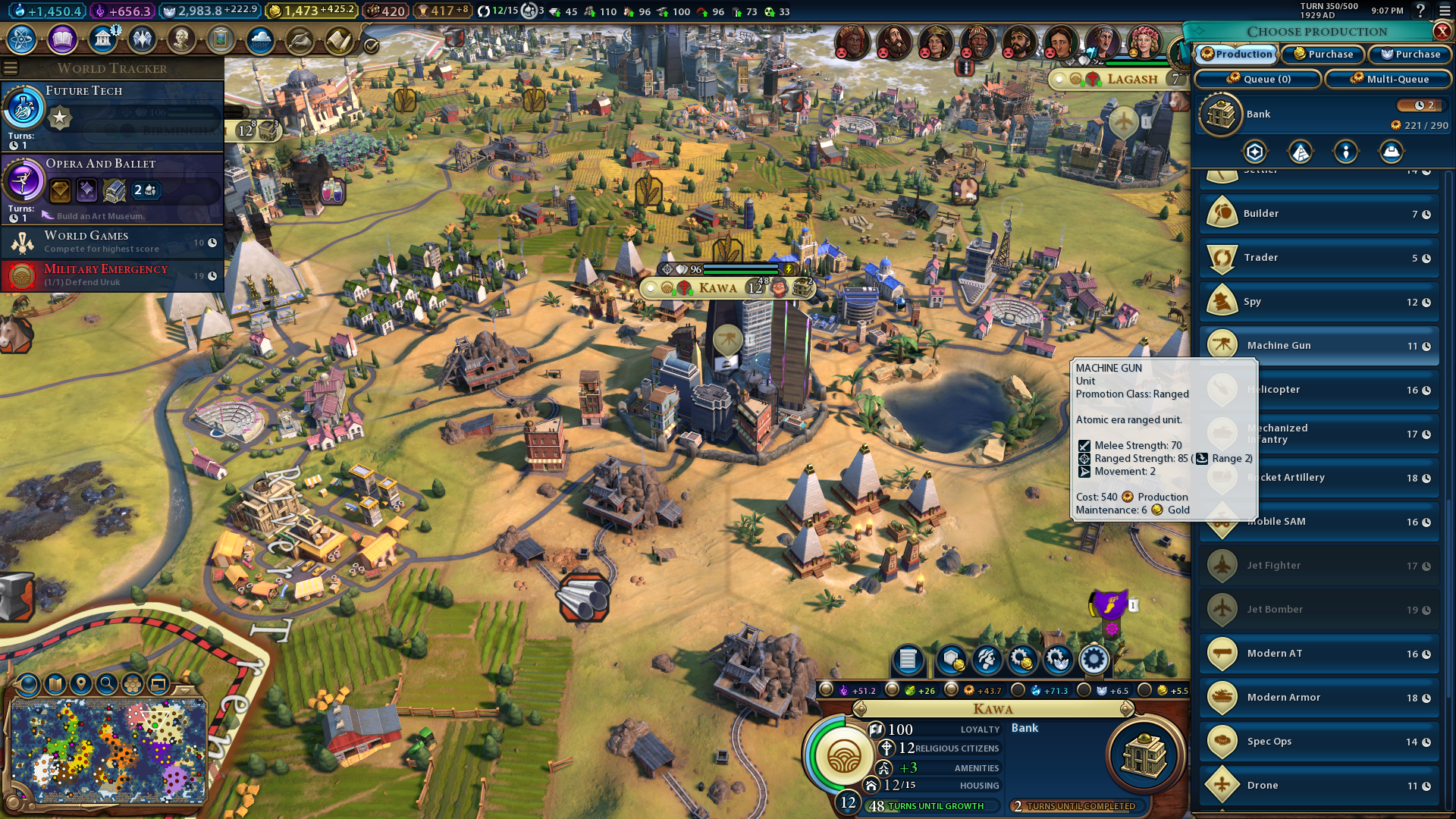Select Modern Armor for production
Viewport: 1456px width, 819px height.
click(1319, 698)
